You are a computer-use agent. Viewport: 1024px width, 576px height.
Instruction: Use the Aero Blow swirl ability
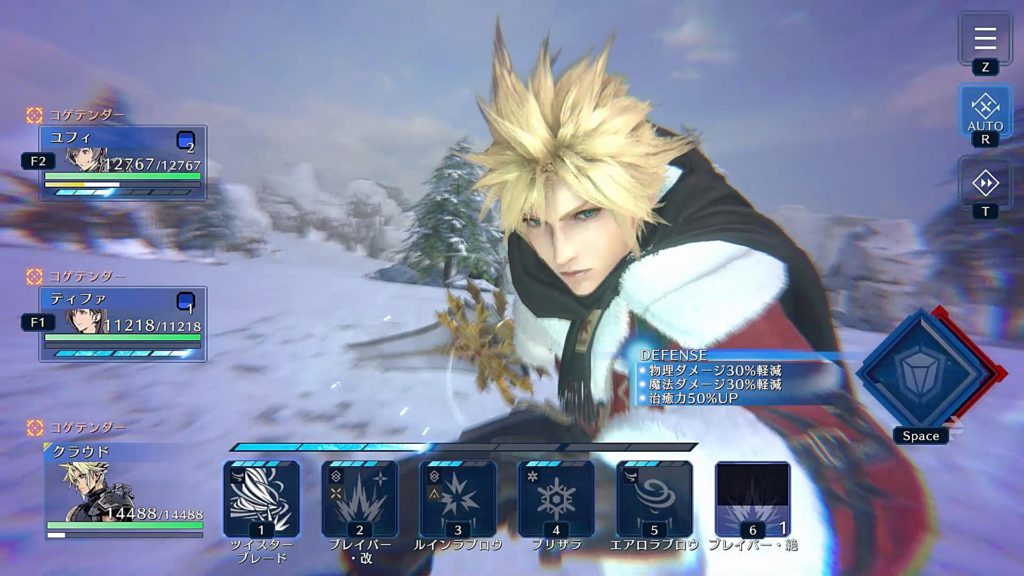(x=654, y=498)
